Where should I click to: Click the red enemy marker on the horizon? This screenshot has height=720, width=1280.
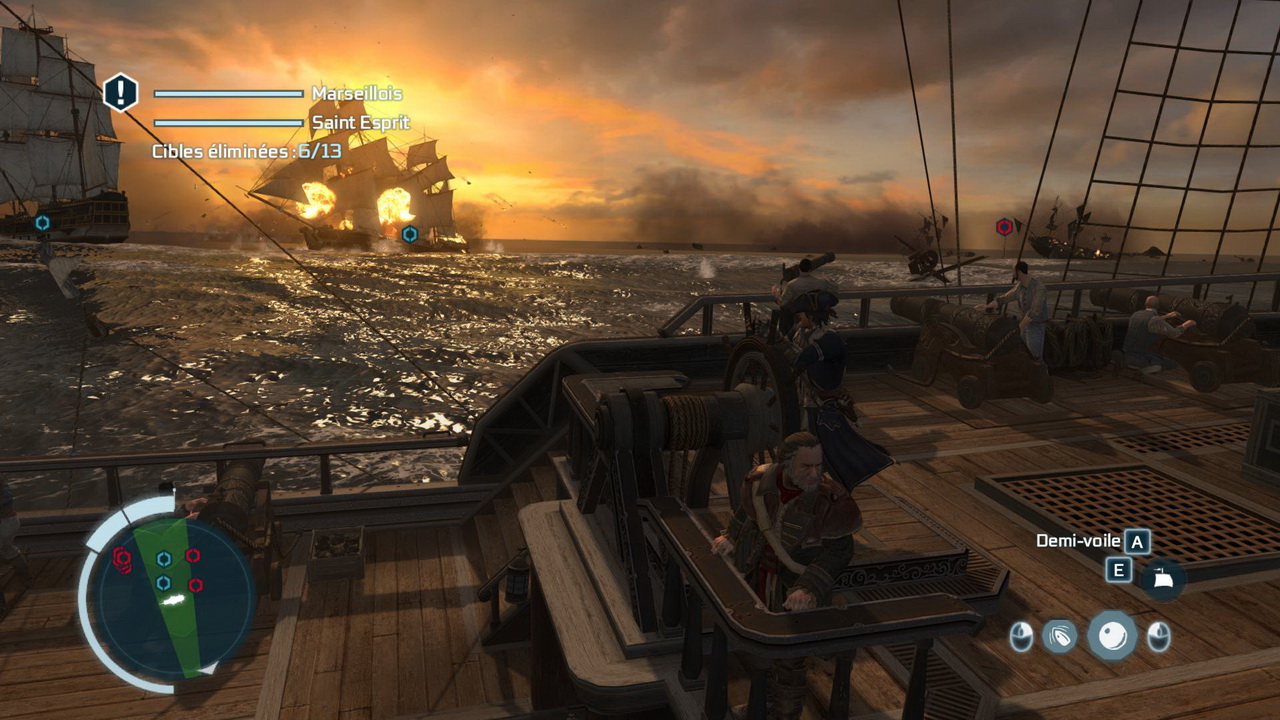pos(1004,227)
